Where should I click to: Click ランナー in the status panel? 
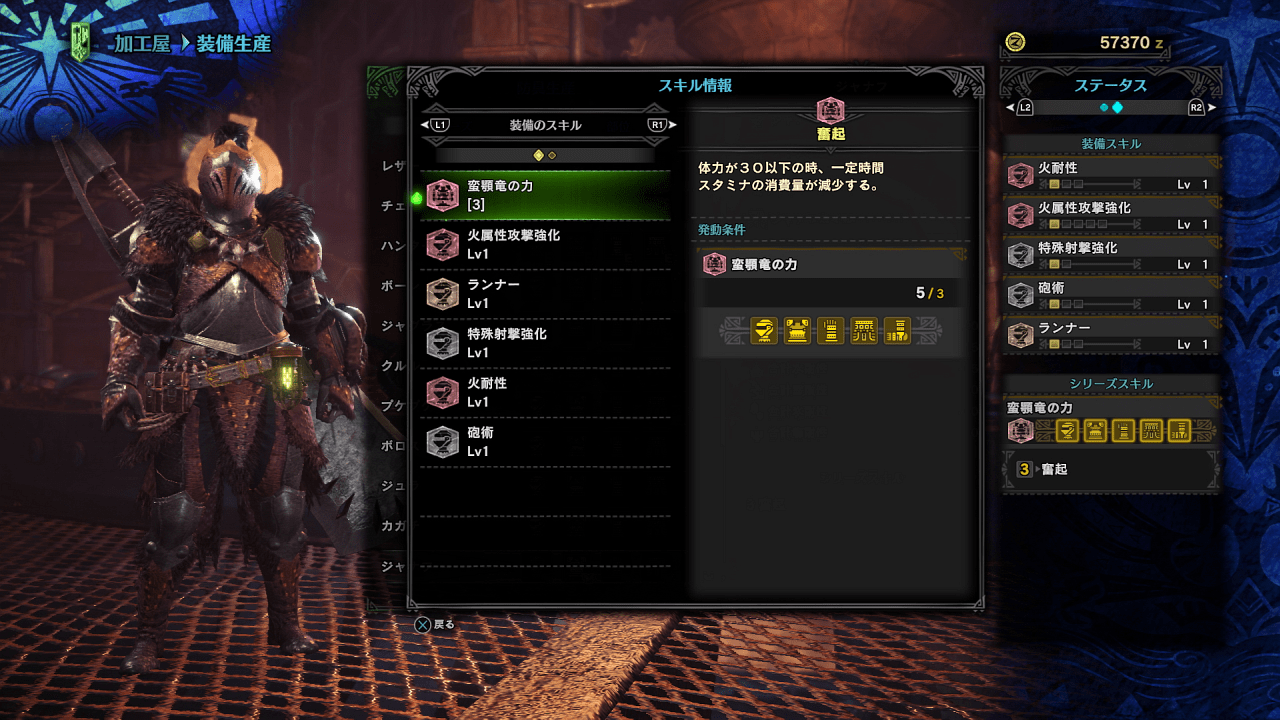pyautogui.click(x=1113, y=336)
